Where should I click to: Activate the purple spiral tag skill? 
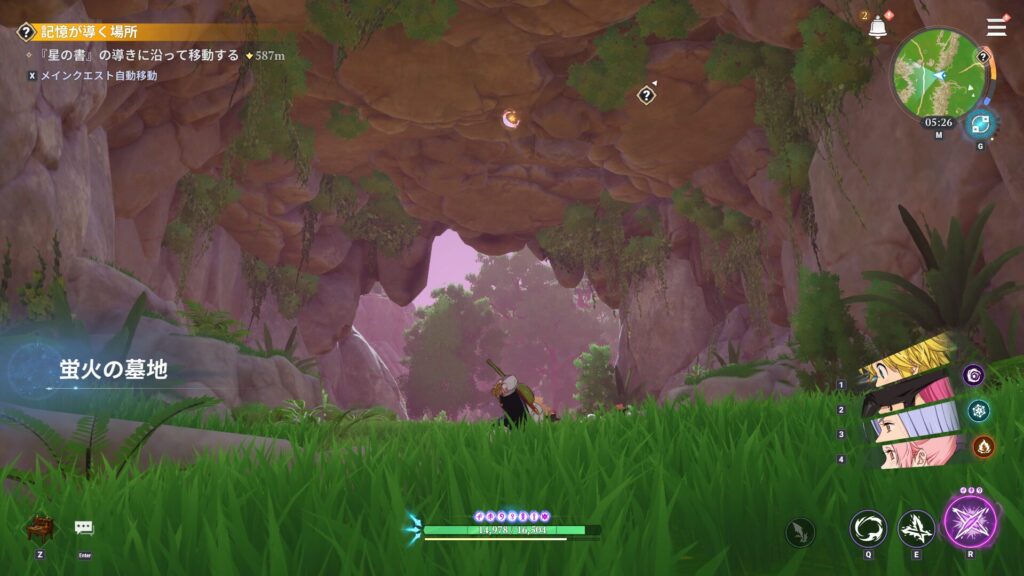(x=974, y=375)
